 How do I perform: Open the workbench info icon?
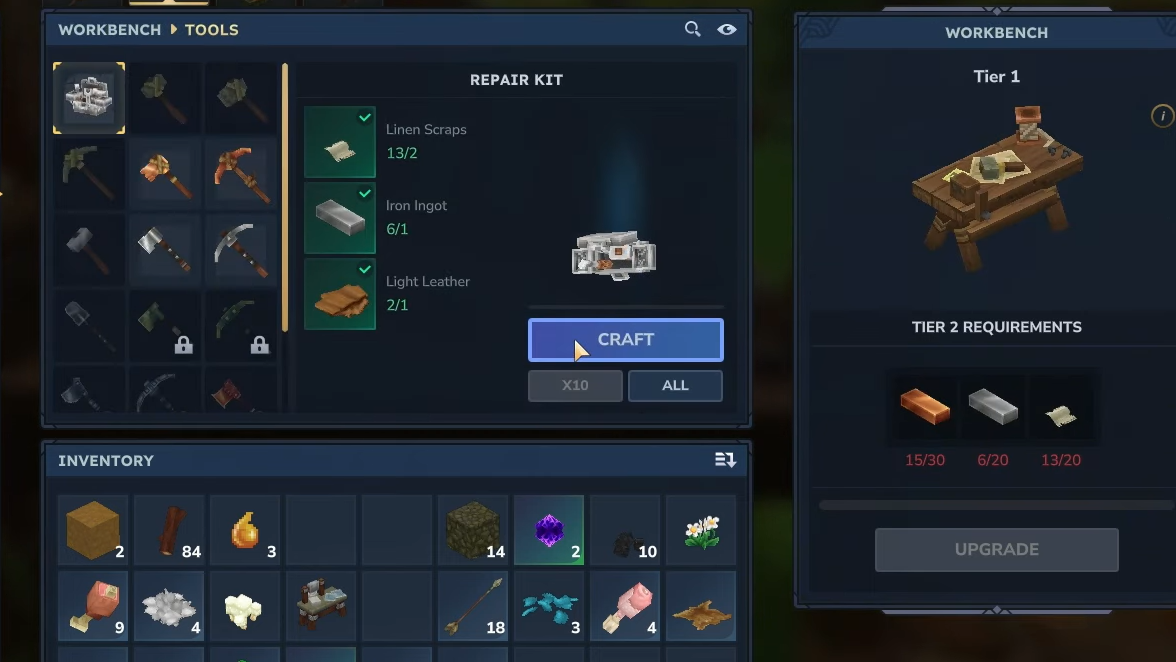click(x=1162, y=116)
